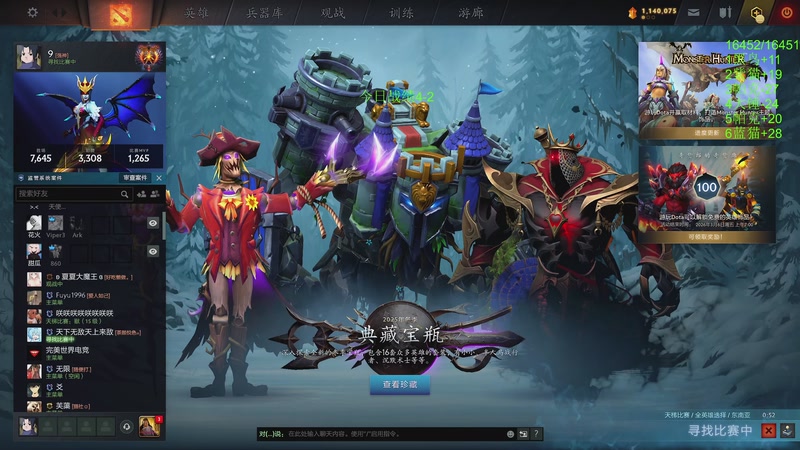Open the shards currency balance

652,11
